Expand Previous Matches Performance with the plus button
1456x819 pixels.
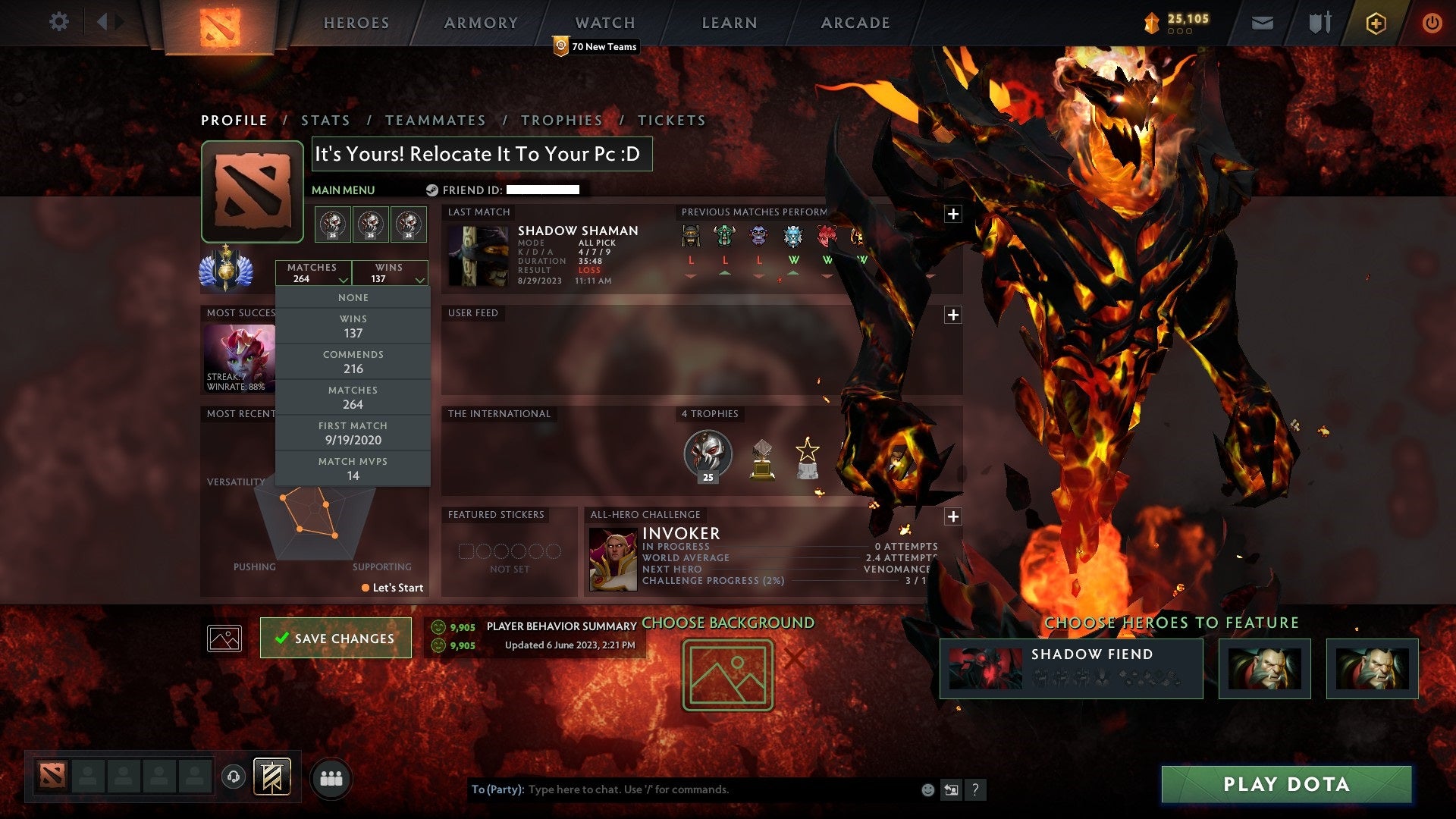click(953, 214)
